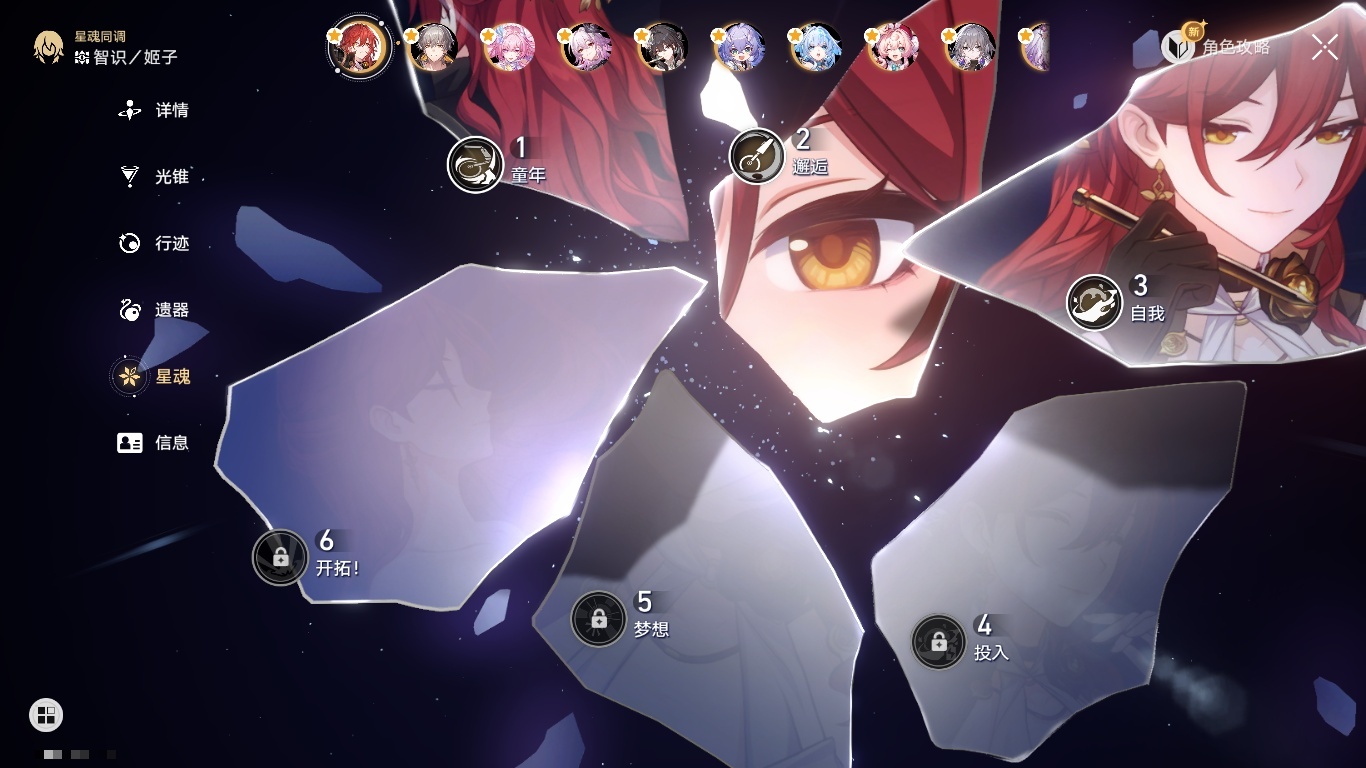
Task: Click locked eidolon 6 开拓!
Action: (x=280, y=557)
